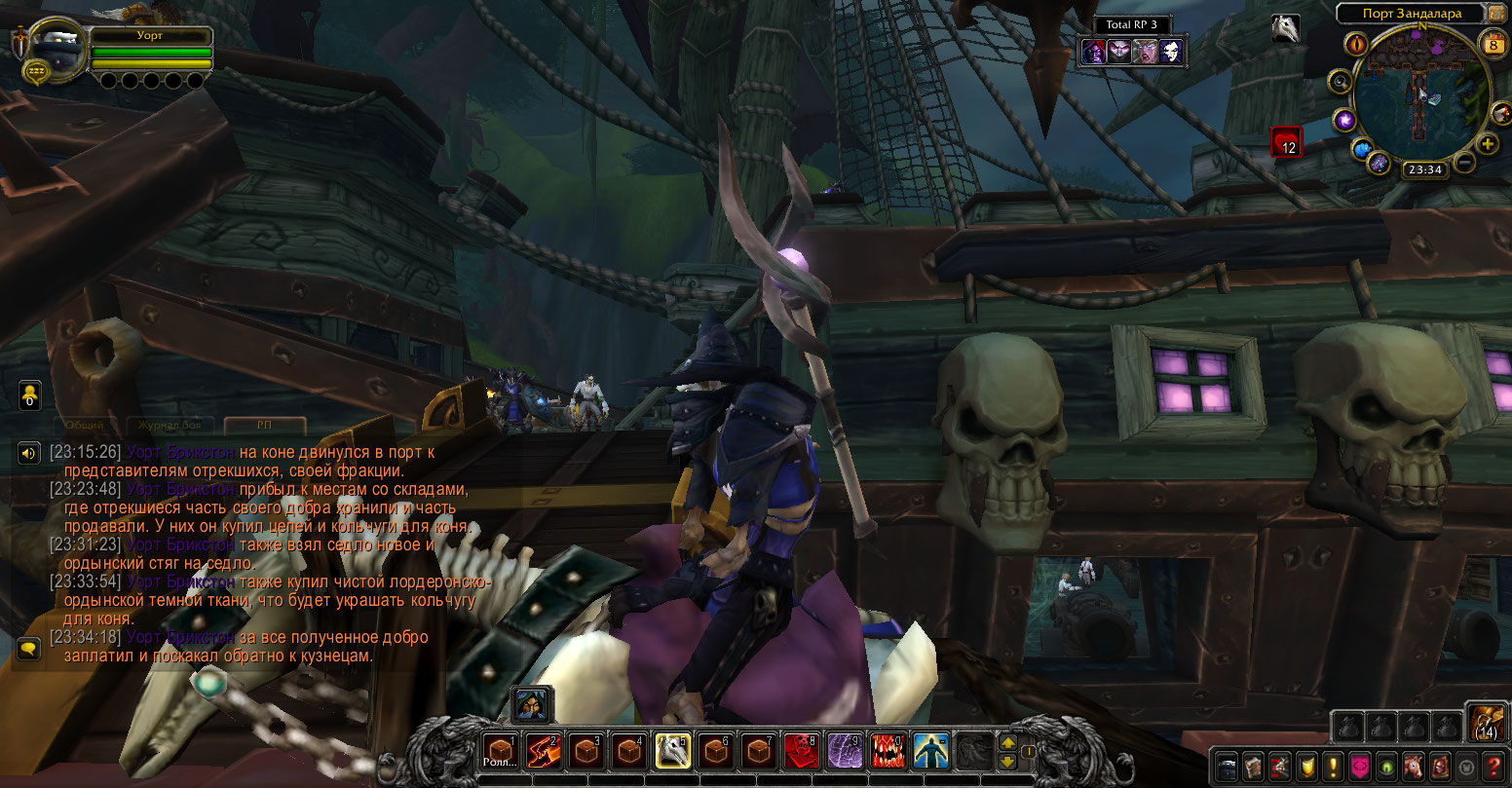Viewport: 1512px width, 788px height.
Task: Activate the red fanged maw ability
Action: (x=887, y=750)
